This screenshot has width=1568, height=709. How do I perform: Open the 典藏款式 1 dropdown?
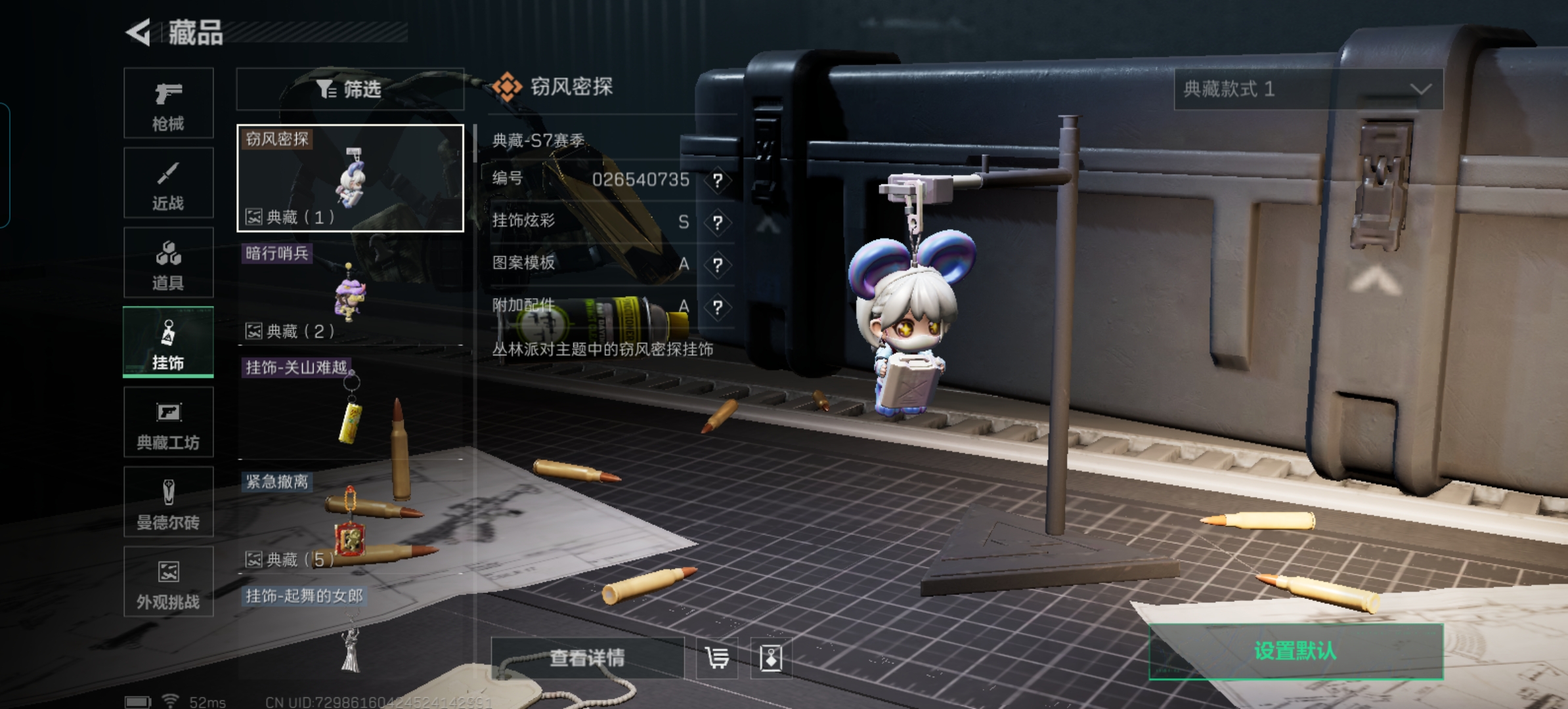[x=1308, y=89]
